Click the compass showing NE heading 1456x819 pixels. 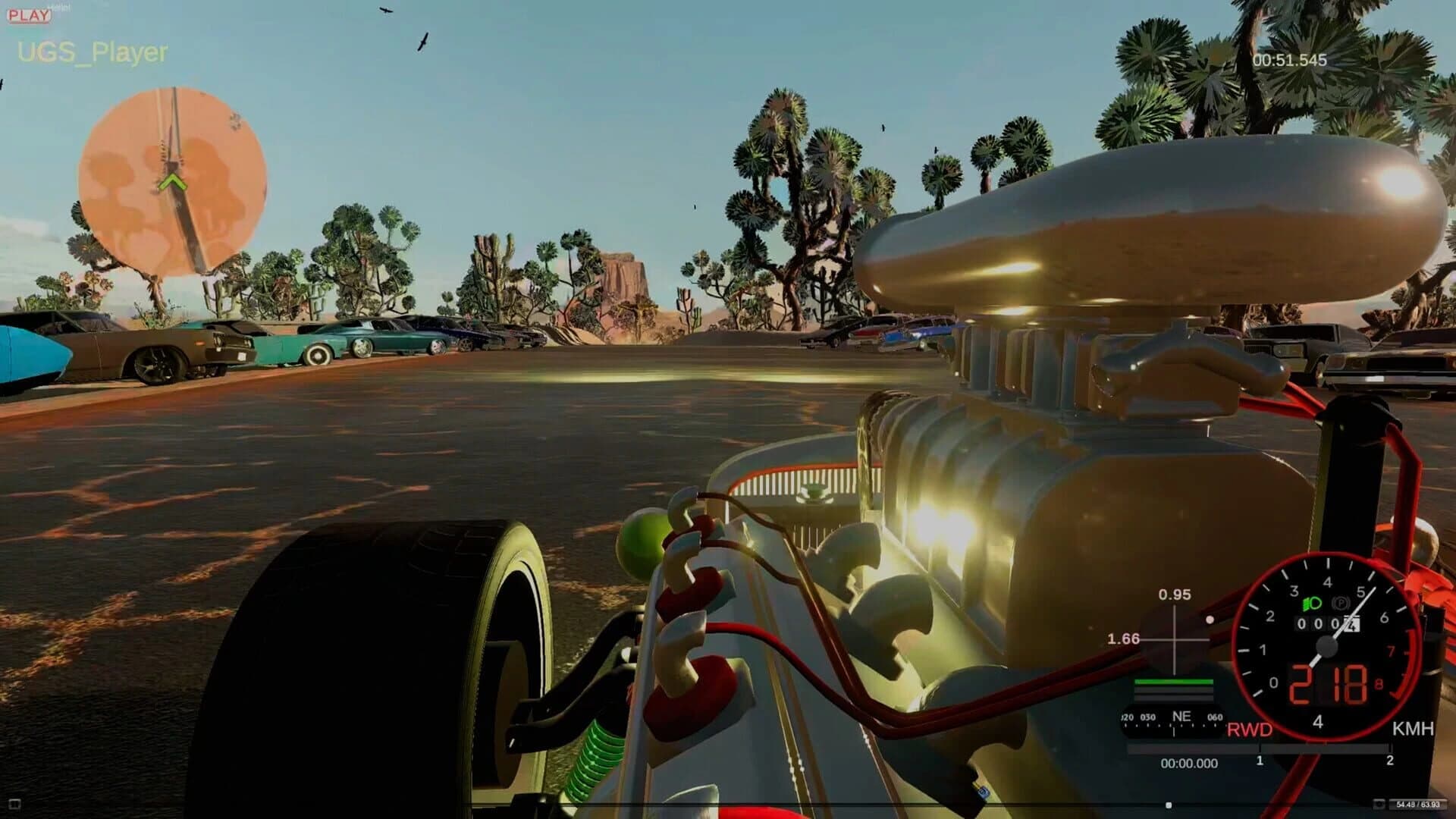[x=1181, y=717]
